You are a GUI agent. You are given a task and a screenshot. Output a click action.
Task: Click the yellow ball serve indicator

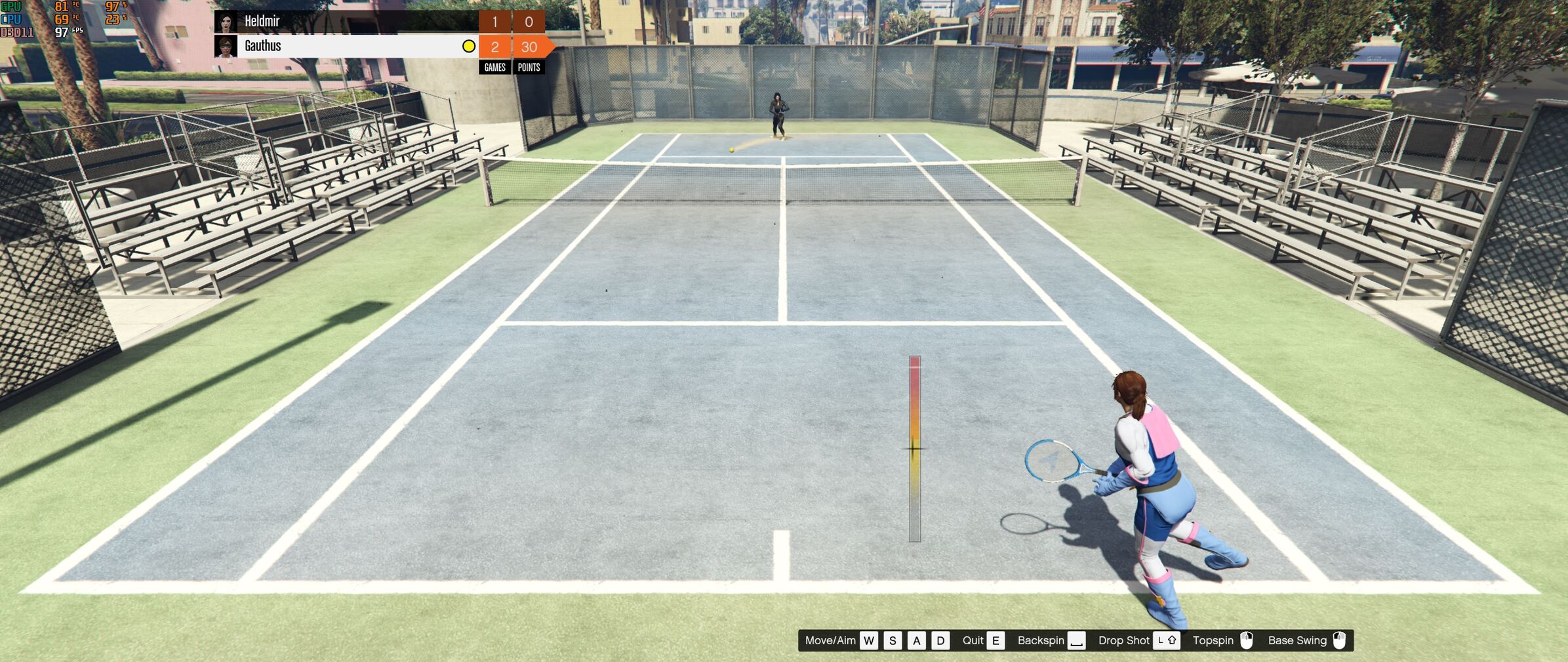[x=468, y=46]
